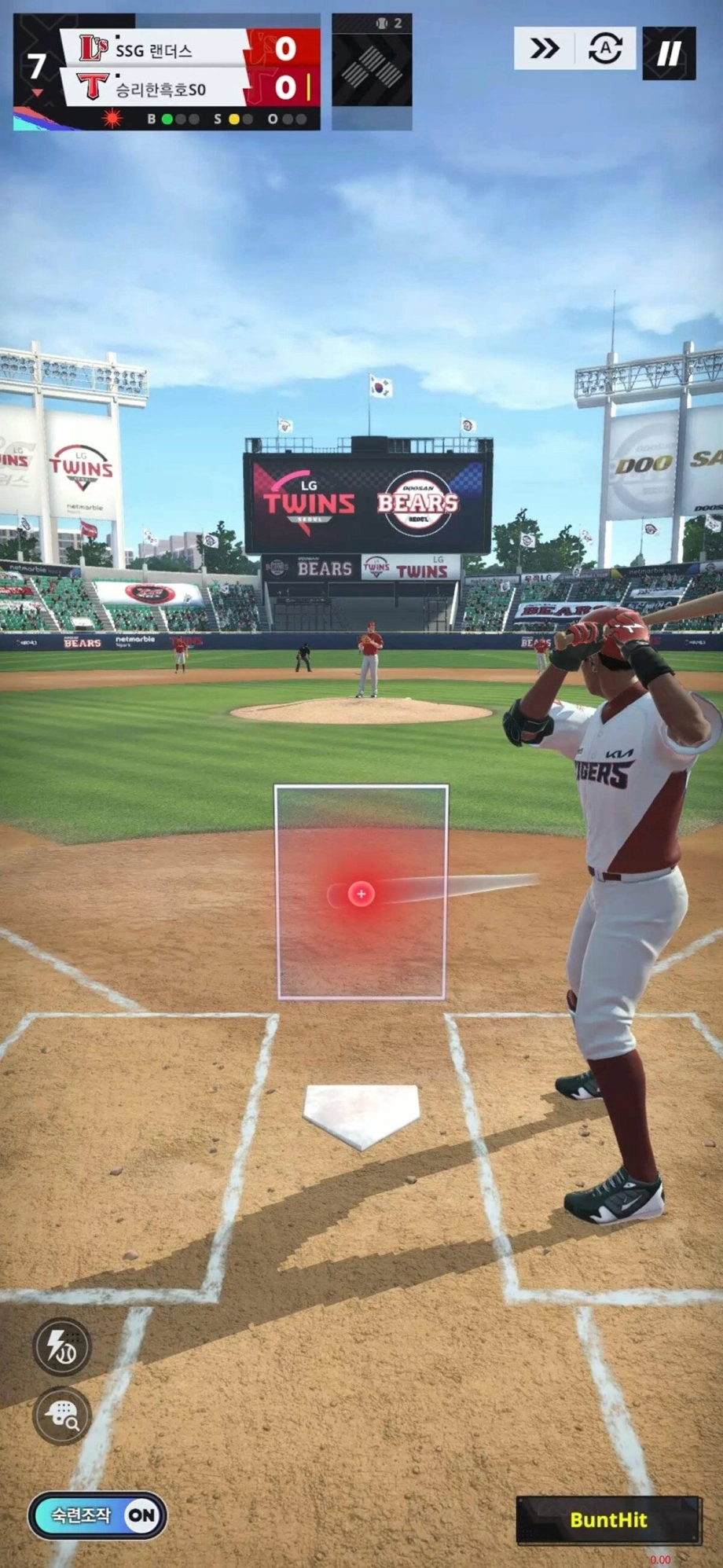Tap the red batting aim cursor

click(361, 894)
